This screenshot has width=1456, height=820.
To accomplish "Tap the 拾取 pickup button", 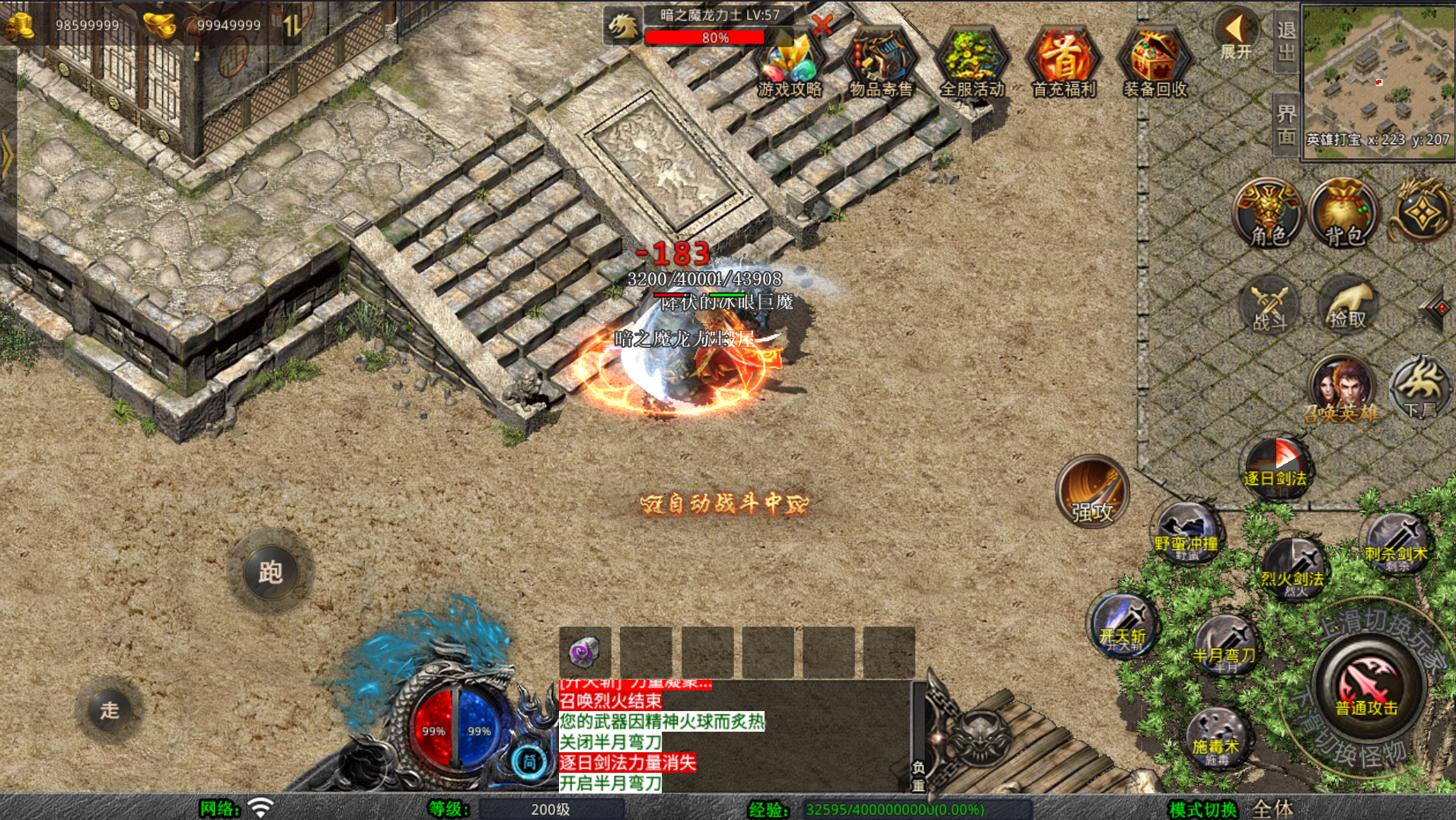I will [1347, 306].
